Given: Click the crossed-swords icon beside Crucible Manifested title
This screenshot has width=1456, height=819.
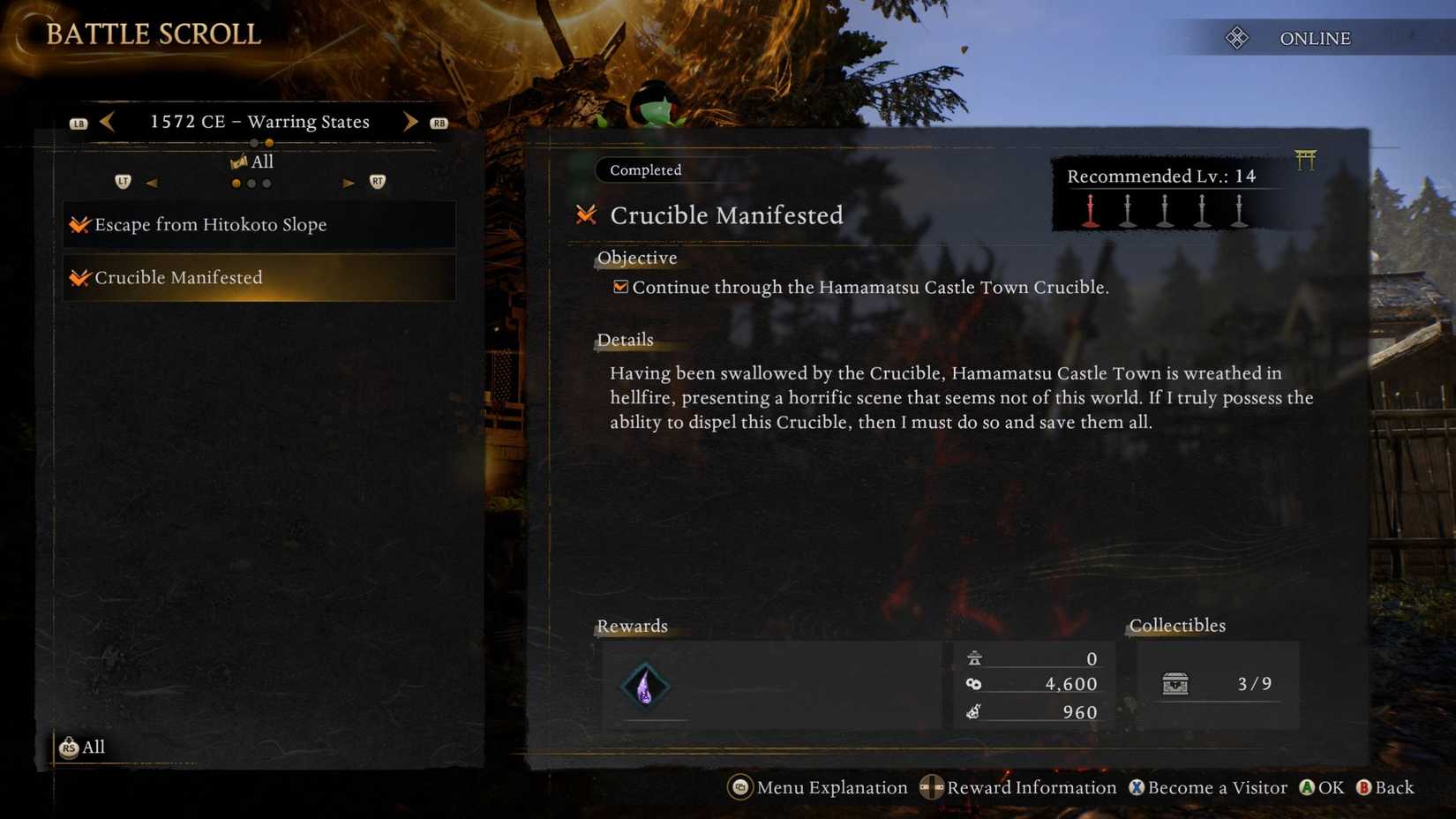Looking at the screenshot, I should click(x=585, y=214).
